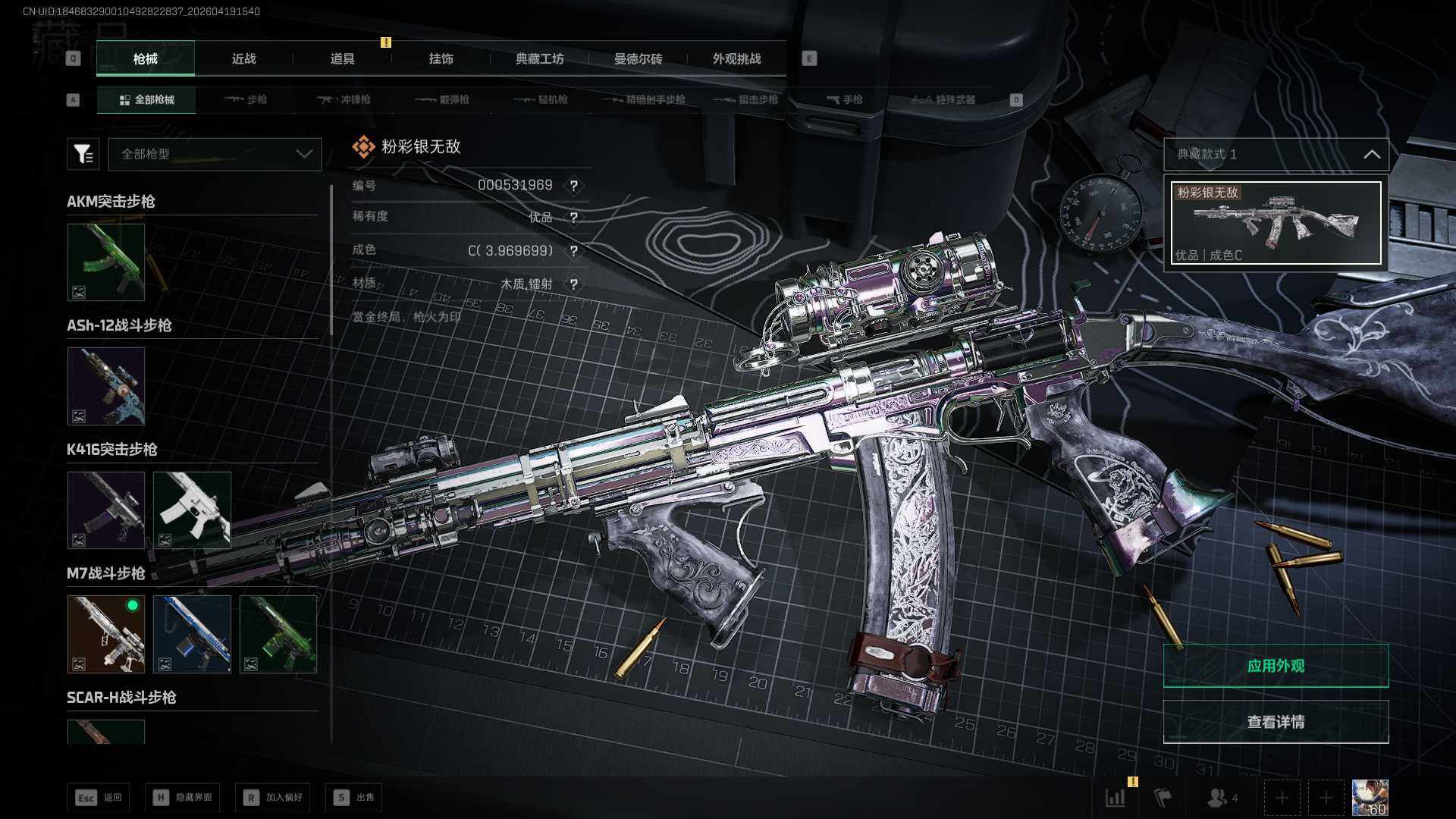The width and height of the screenshot is (1456, 819).
Task: Pick the white K416 rifle skin thumbnail
Action: tap(192, 510)
